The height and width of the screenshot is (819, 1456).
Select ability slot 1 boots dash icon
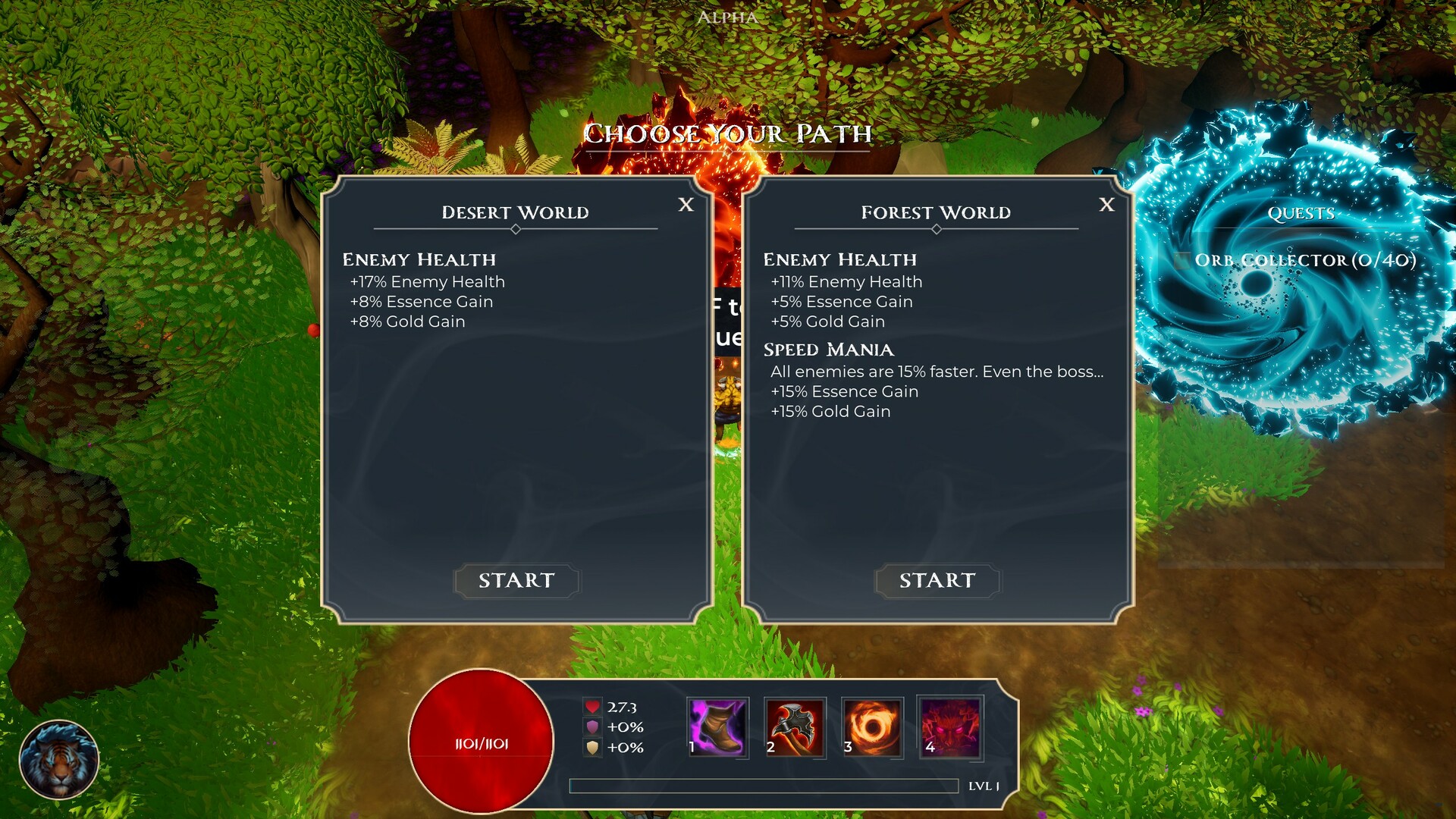point(716,728)
